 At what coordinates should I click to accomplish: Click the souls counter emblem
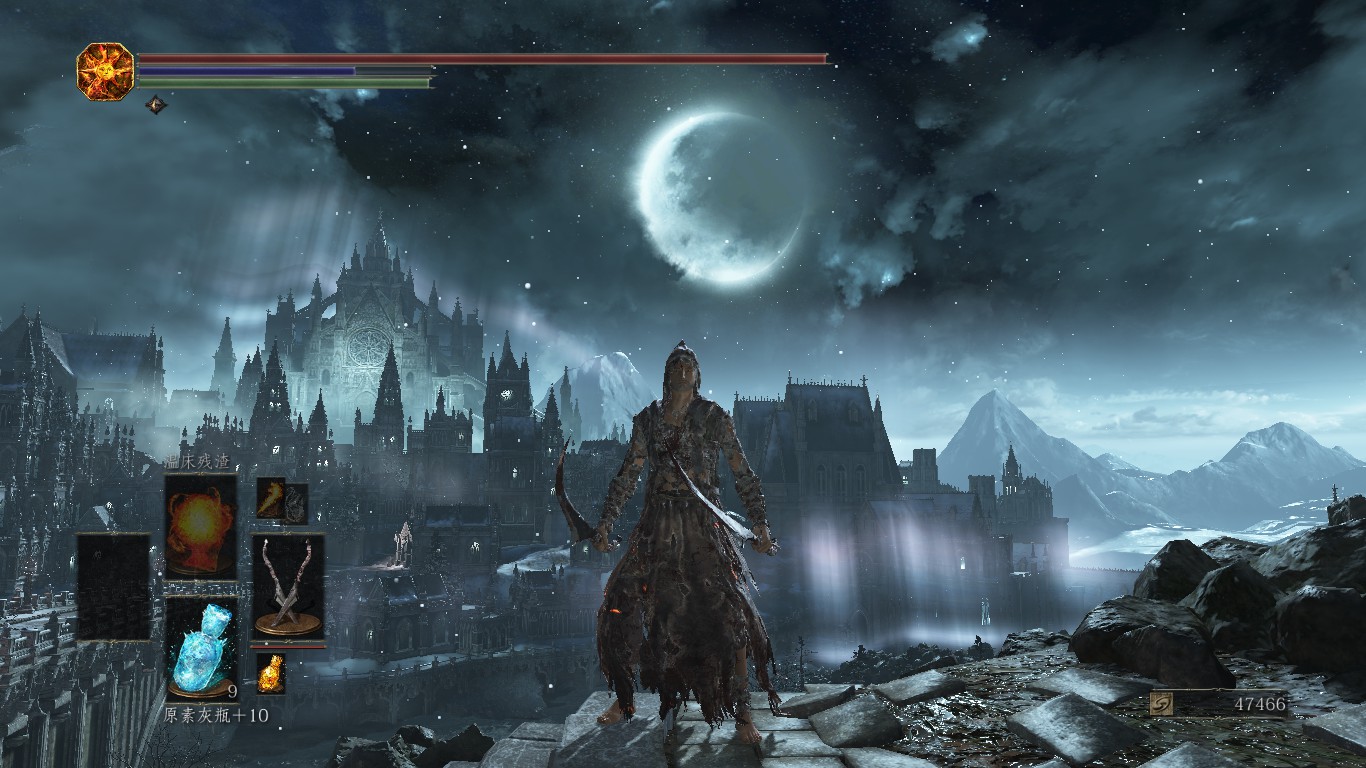[1164, 703]
